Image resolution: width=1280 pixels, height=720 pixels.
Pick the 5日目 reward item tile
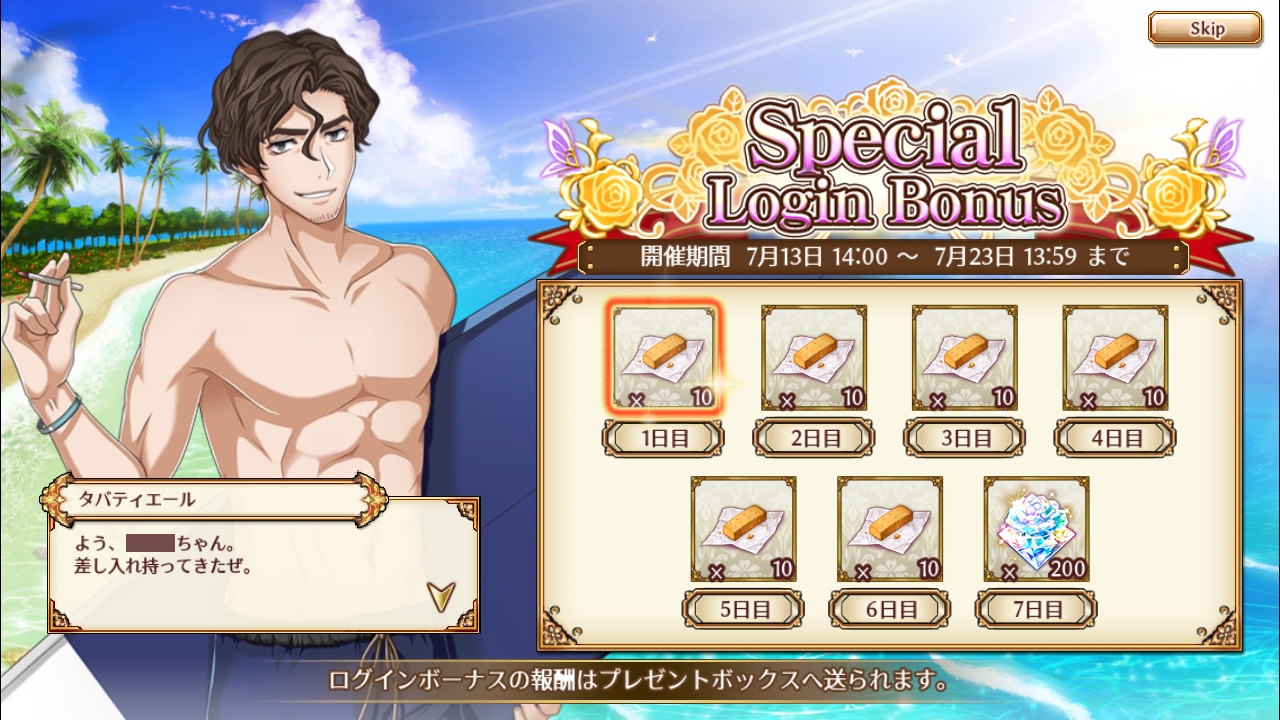coord(743,529)
